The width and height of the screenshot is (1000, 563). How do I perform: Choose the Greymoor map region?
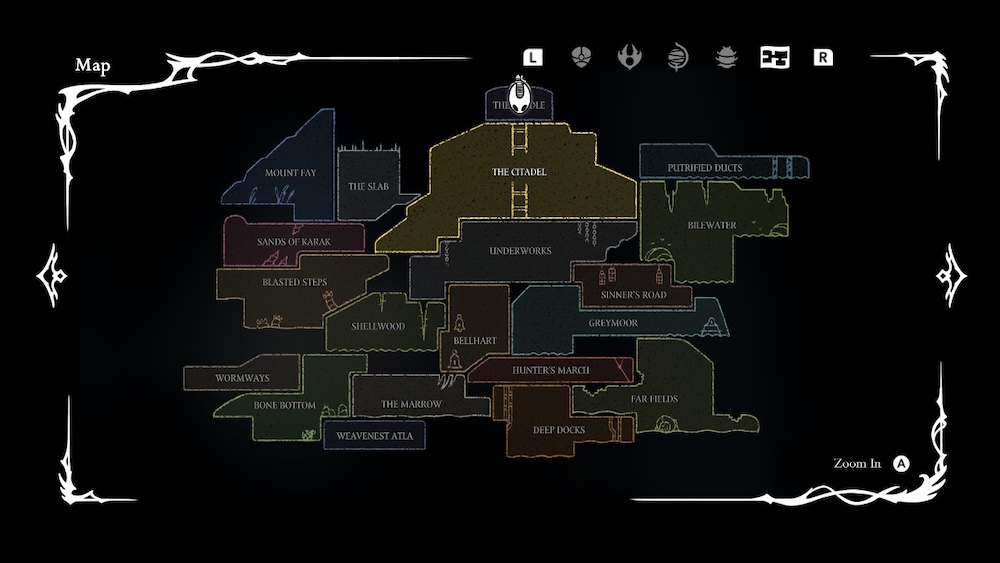pyautogui.click(x=612, y=324)
